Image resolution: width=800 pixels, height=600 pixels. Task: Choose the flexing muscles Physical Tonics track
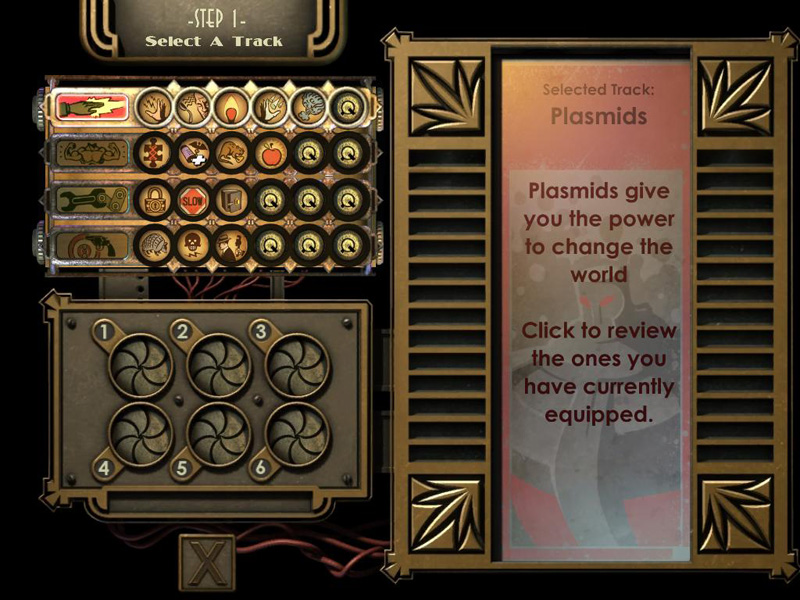92,153
